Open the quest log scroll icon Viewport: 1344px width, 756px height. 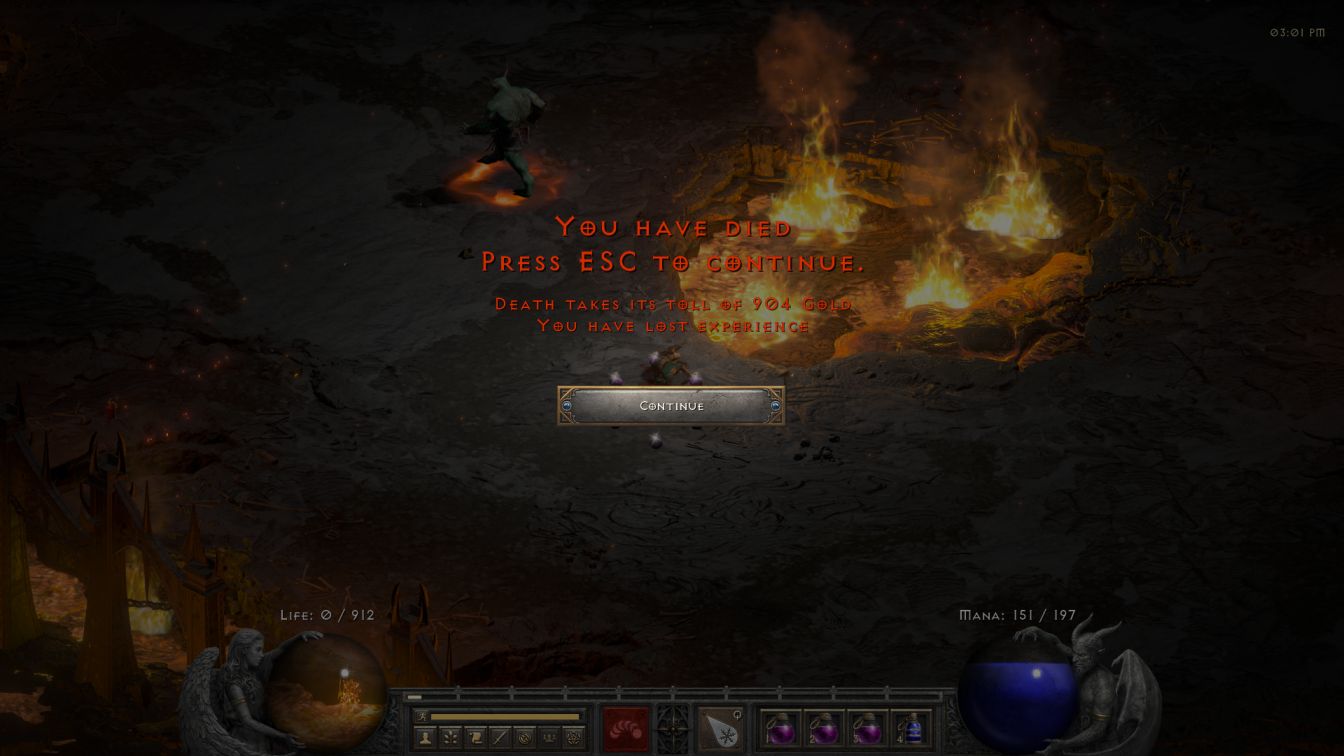click(477, 738)
